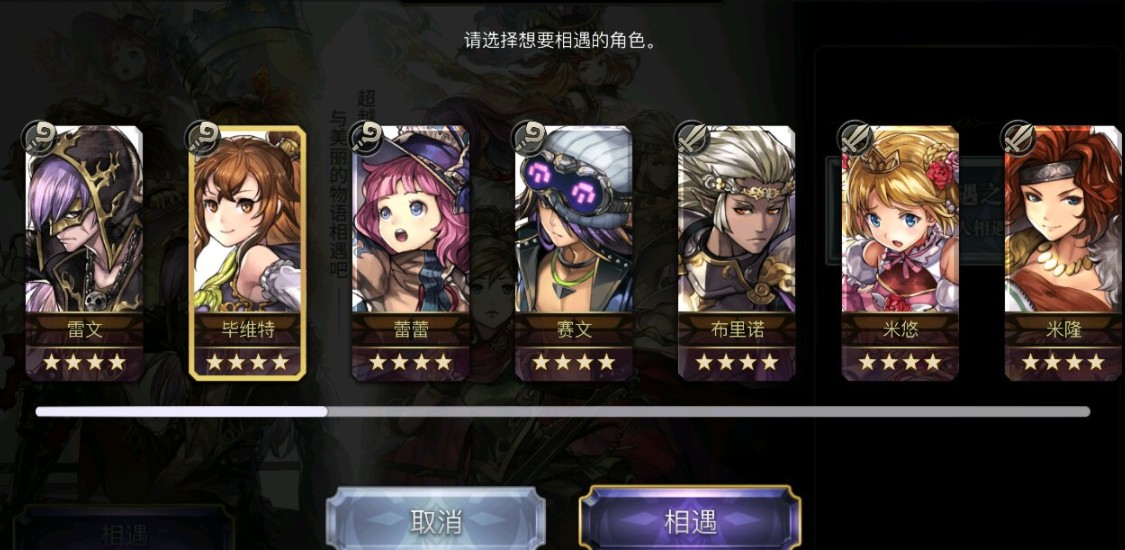Image resolution: width=1125 pixels, height=550 pixels.
Task: Choose the 毕维特 character card
Action: click(x=247, y=252)
